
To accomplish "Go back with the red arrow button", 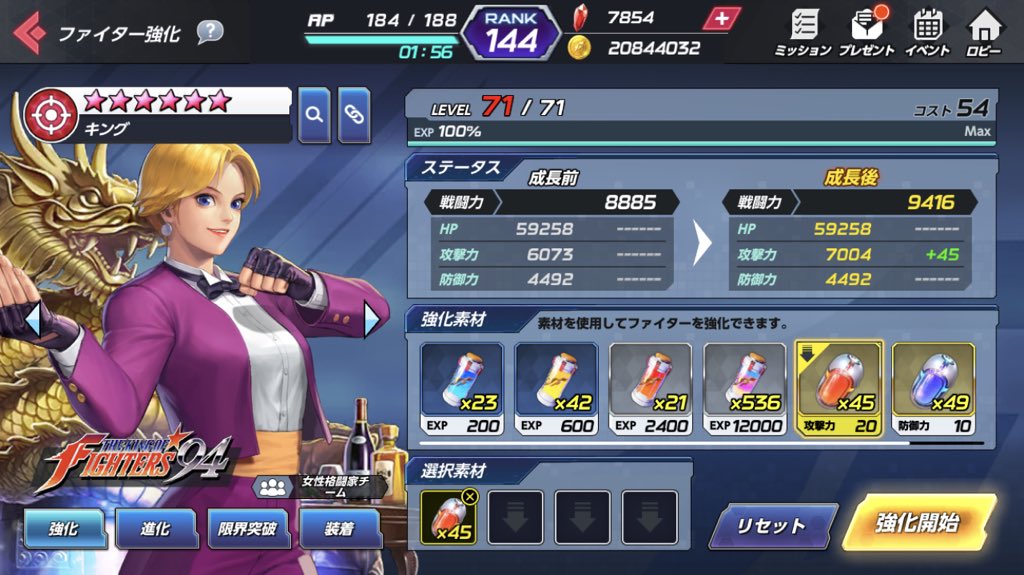I will click(28, 33).
